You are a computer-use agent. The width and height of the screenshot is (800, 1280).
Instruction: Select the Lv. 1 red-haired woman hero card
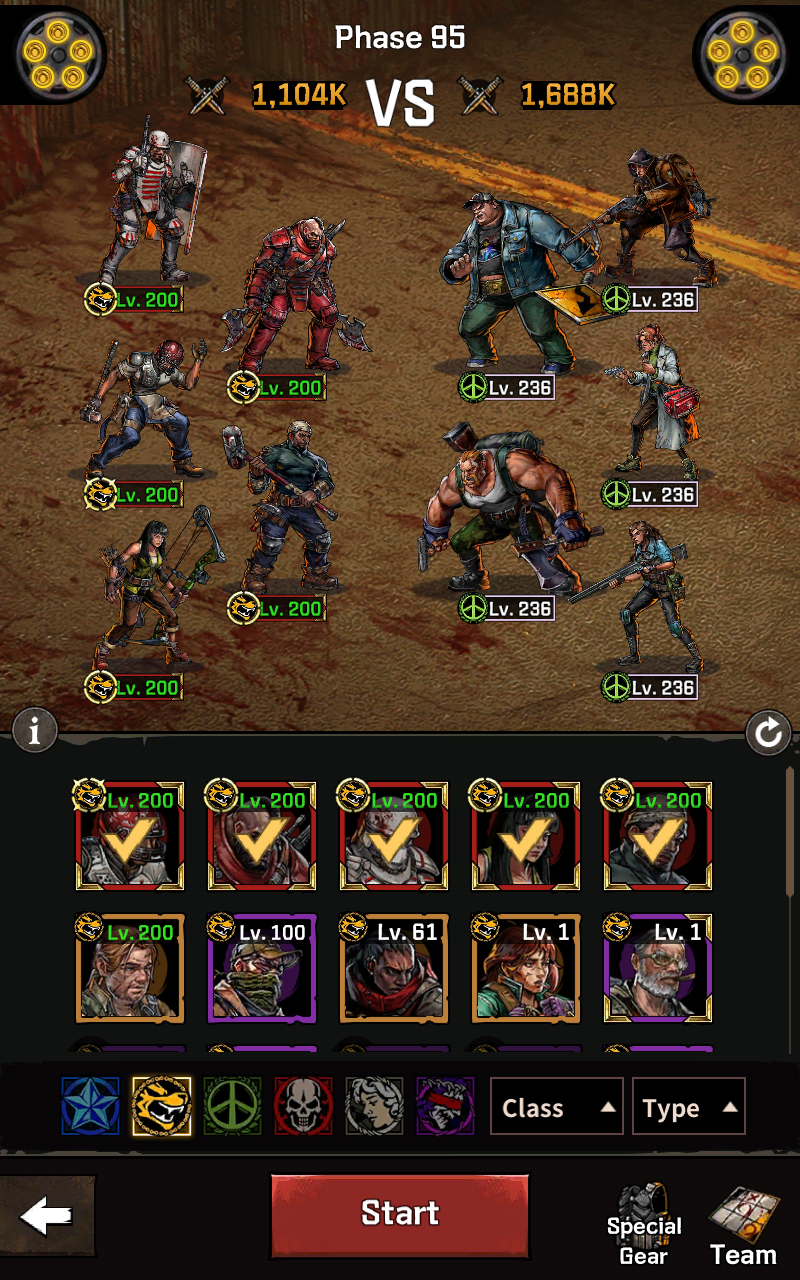(525, 969)
